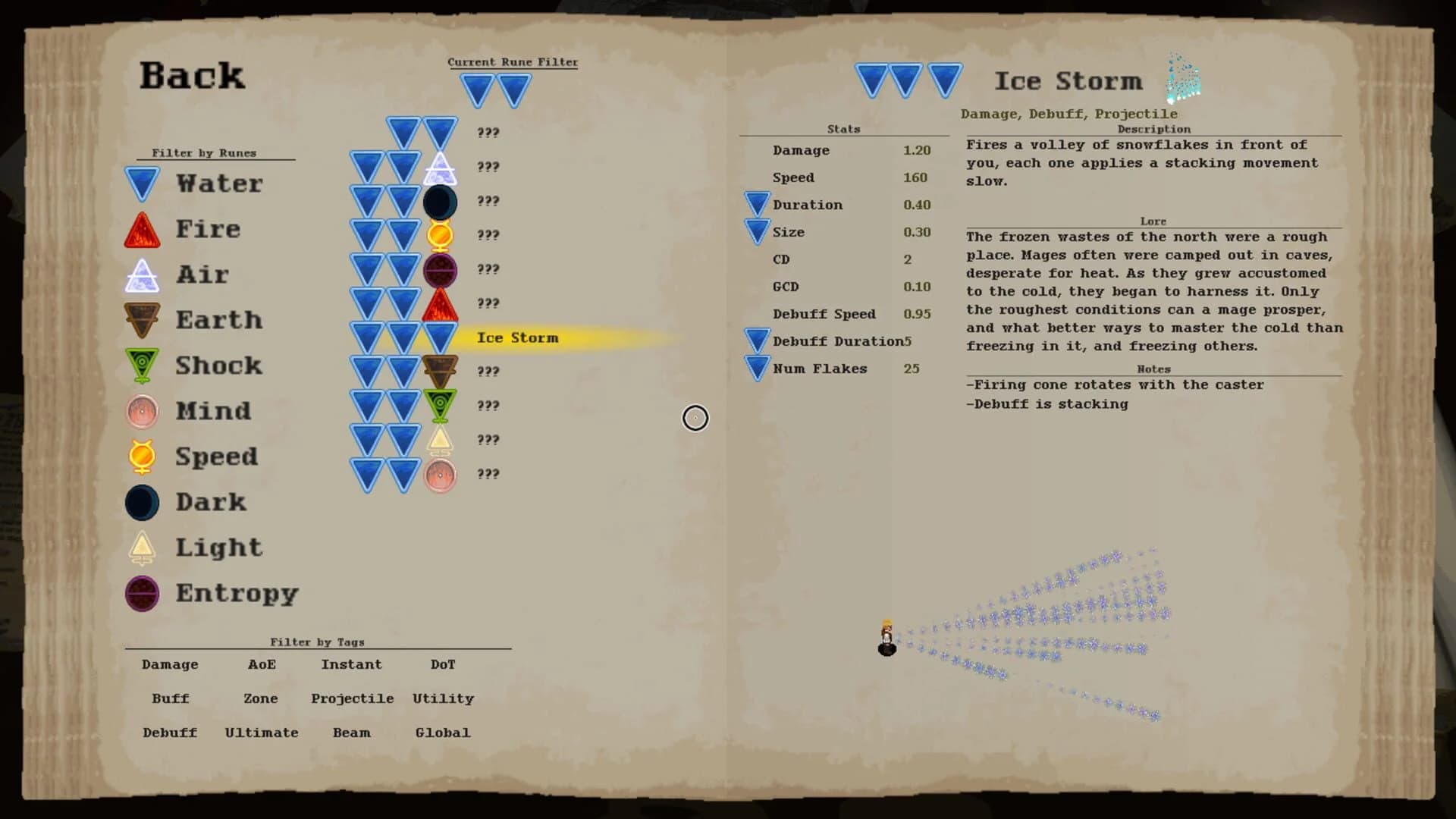Select the Fire rune filter icon
Viewport: 1456px width, 819px height.
(143, 228)
